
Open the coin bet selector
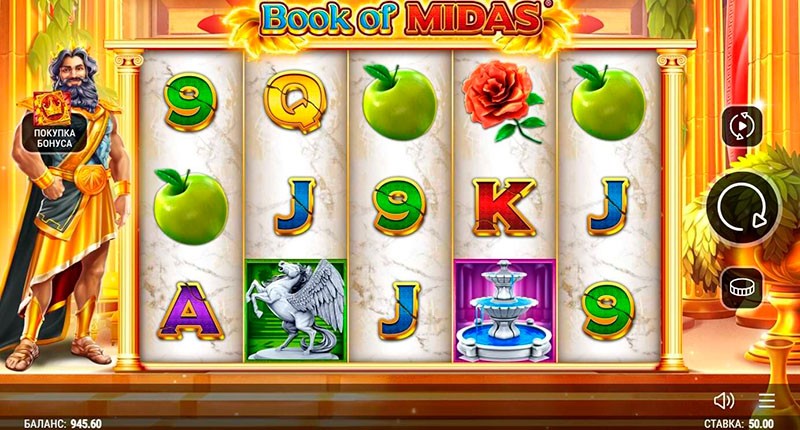pyautogui.click(x=742, y=288)
